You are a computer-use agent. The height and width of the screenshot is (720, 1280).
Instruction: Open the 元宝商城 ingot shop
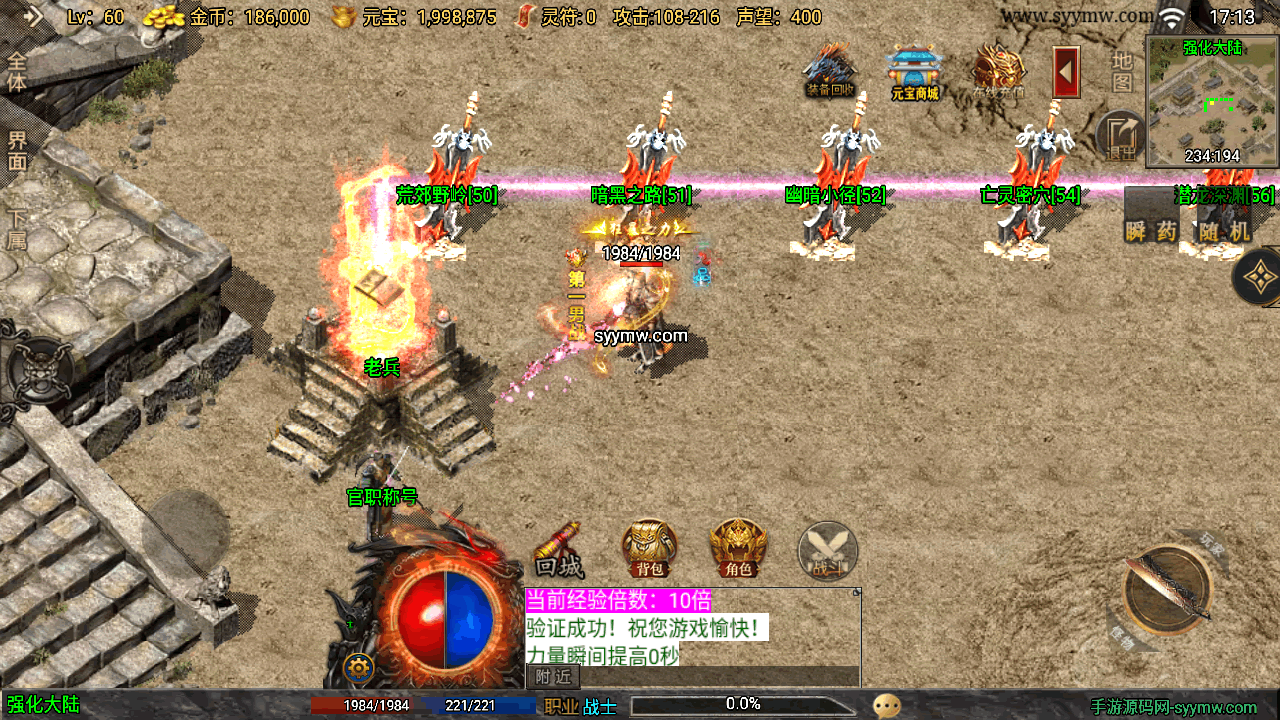coord(914,73)
